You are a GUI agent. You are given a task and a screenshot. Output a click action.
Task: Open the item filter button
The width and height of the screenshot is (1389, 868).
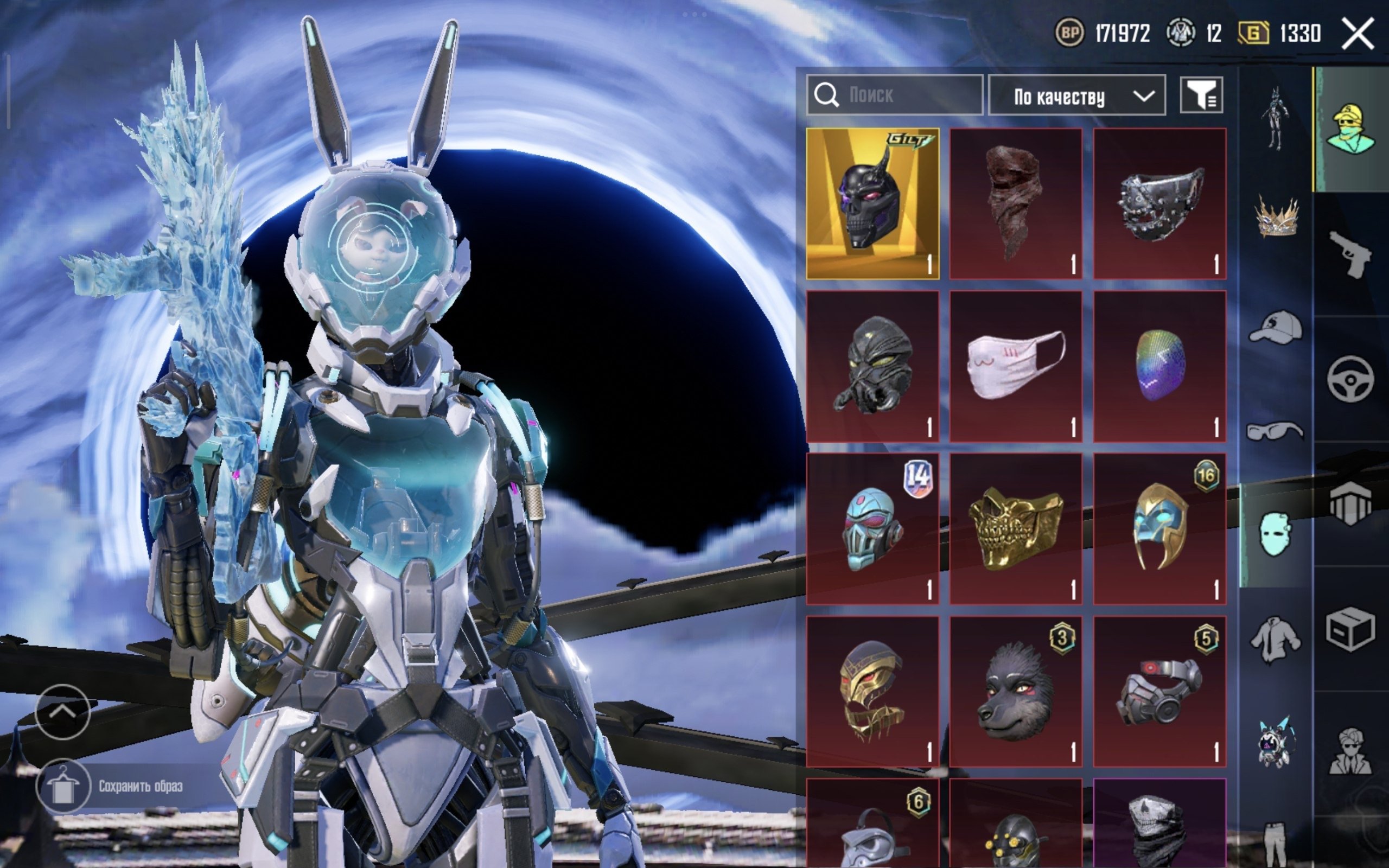click(x=1201, y=95)
